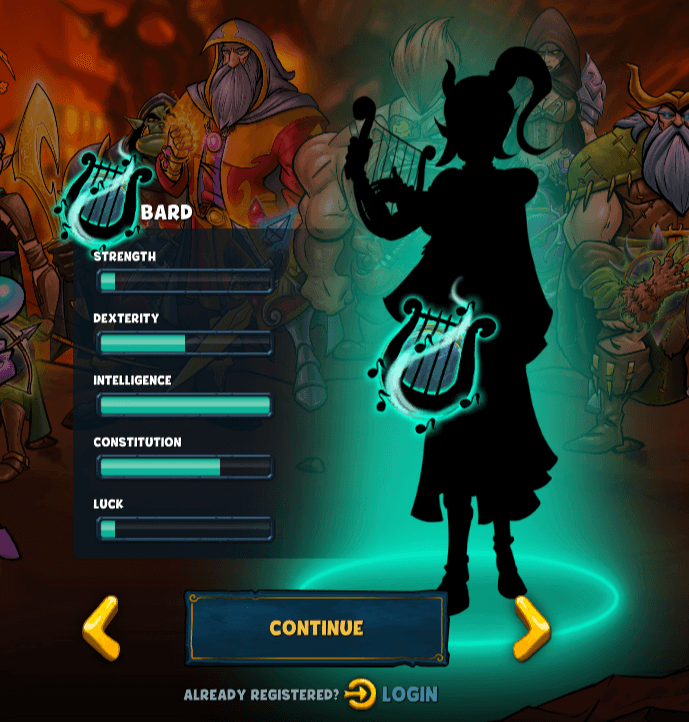The image size is (689, 722).
Task: Click the Continue button
Action: [316, 628]
